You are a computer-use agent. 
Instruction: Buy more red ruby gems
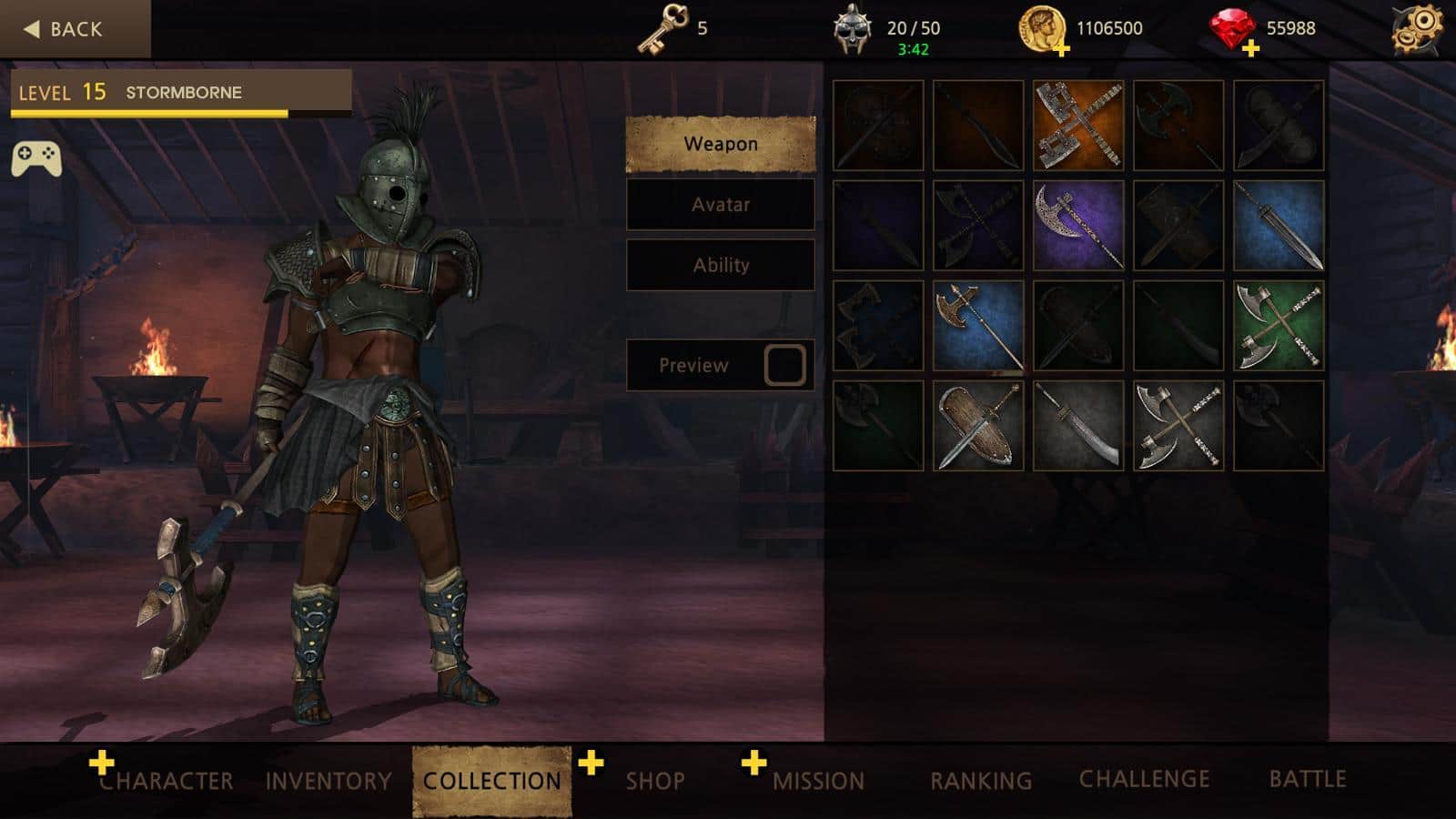click(x=1250, y=49)
